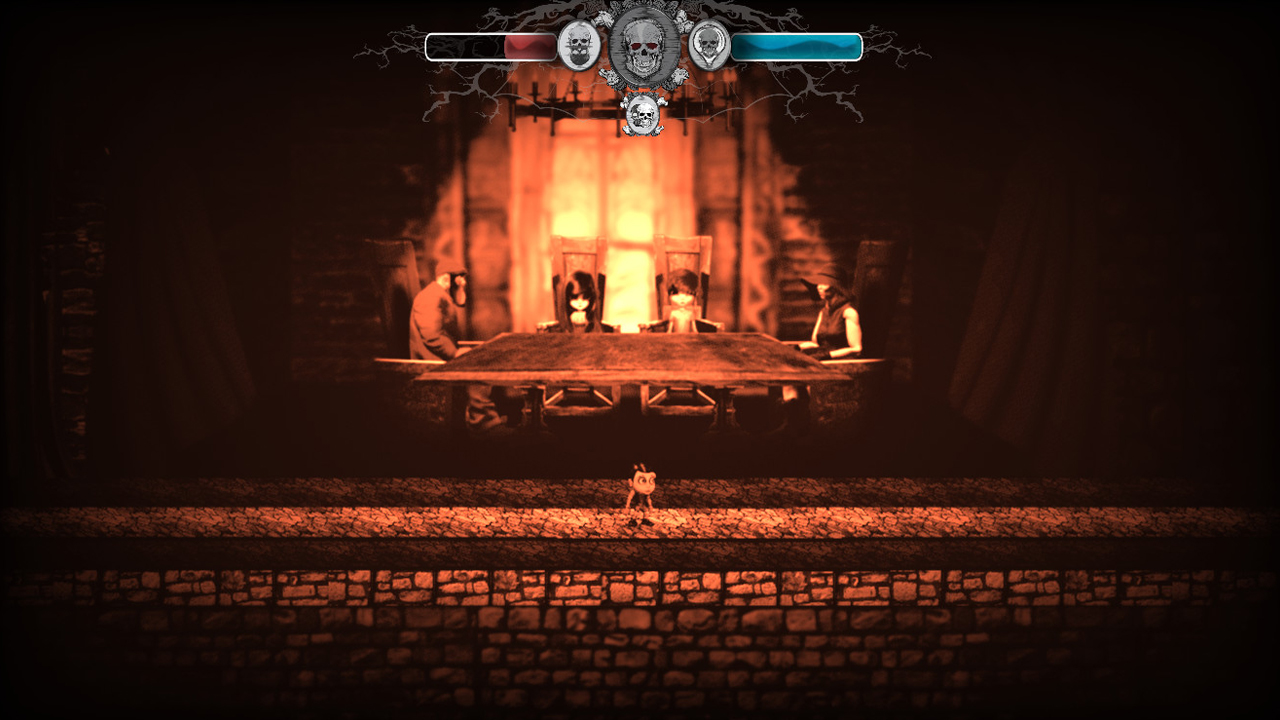Select the ornamental branch decoration left of HUD
Image resolution: width=1280 pixels, height=720 pixels.
[400, 50]
